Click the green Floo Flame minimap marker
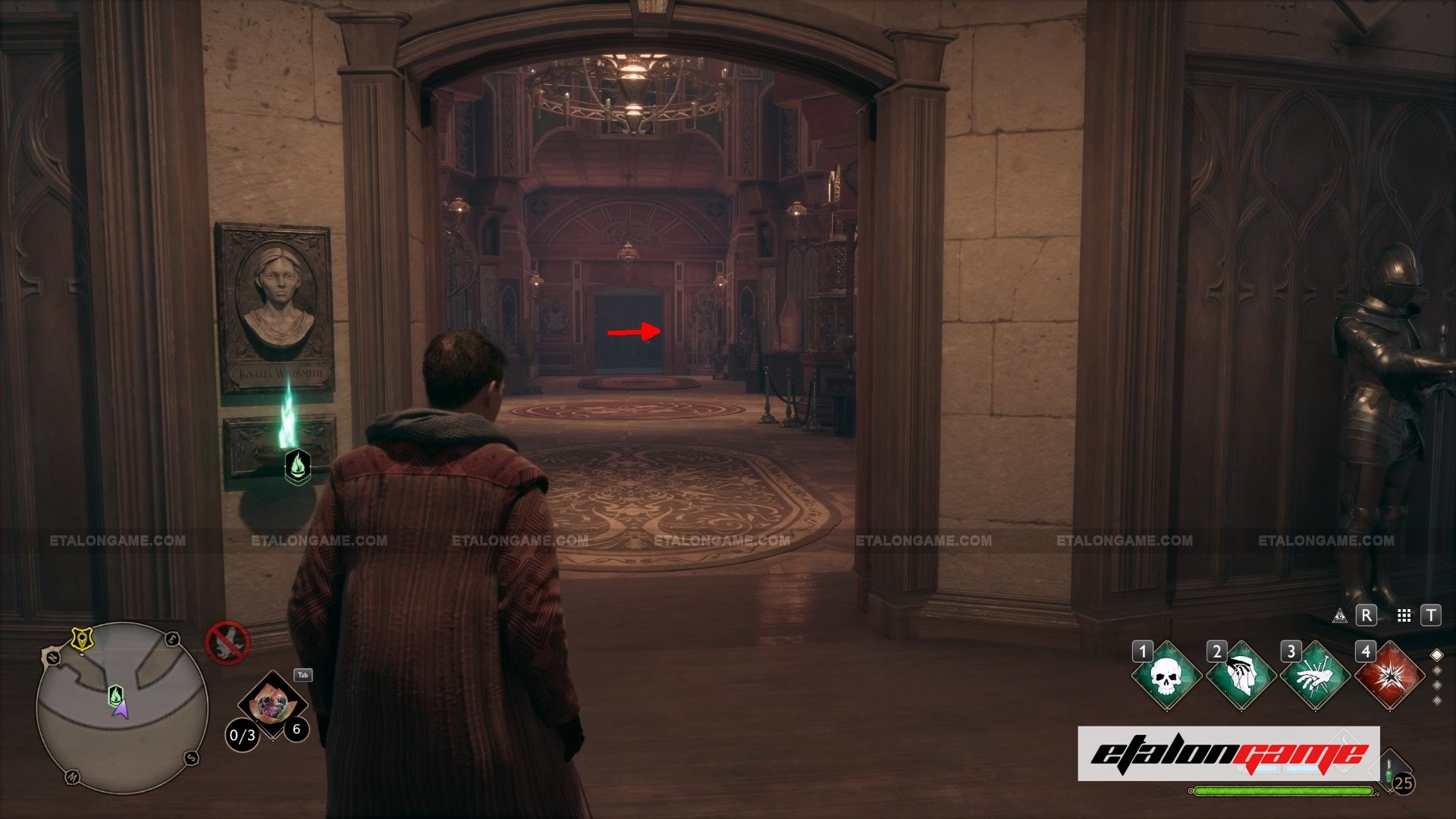Image resolution: width=1456 pixels, height=819 pixels. [115, 694]
